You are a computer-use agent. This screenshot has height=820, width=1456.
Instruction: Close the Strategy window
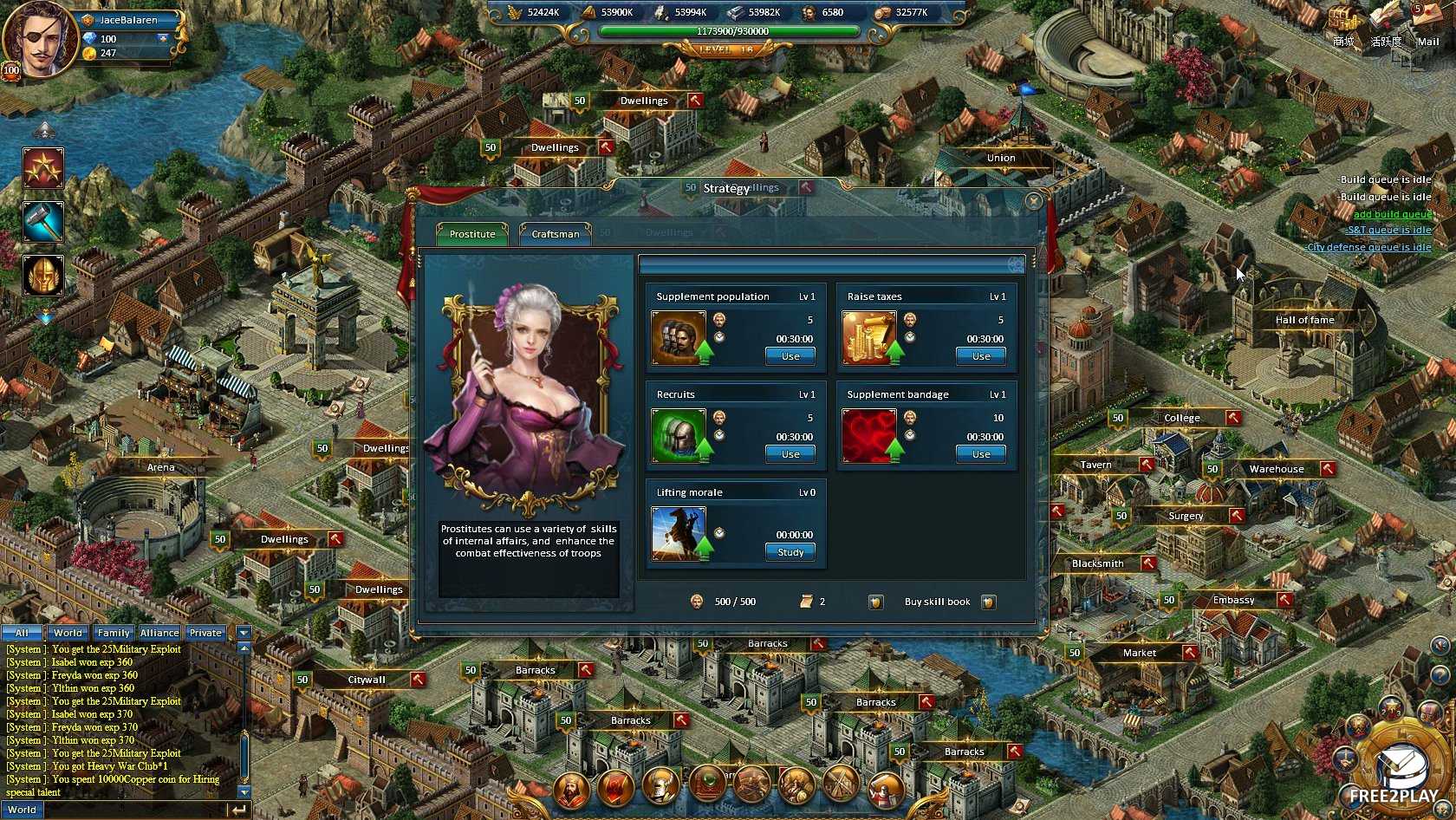[1033, 202]
